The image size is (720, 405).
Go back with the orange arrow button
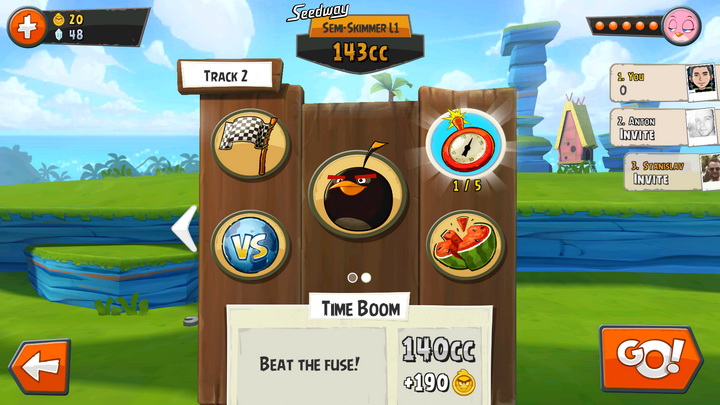[38, 366]
